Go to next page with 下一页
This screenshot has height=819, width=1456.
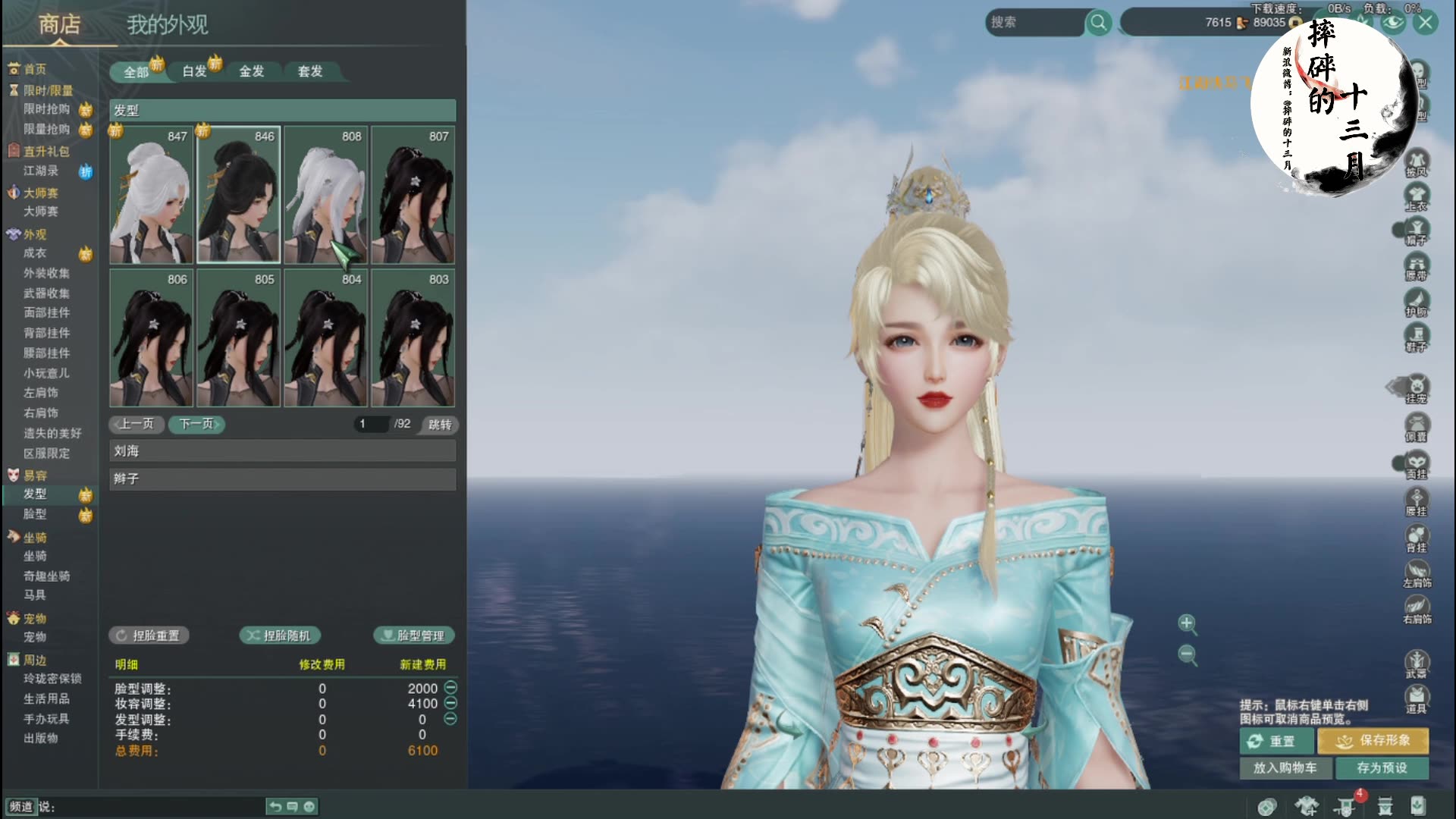pyautogui.click(x=197, y=424)
